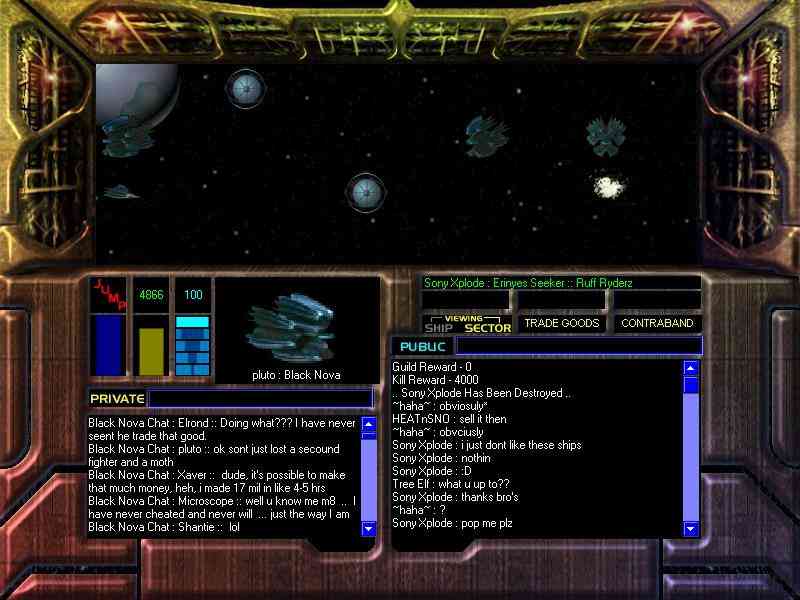This screenshot has width=800, height=600.
Task: Switch viewing mode to Ship
Action: 439,327
